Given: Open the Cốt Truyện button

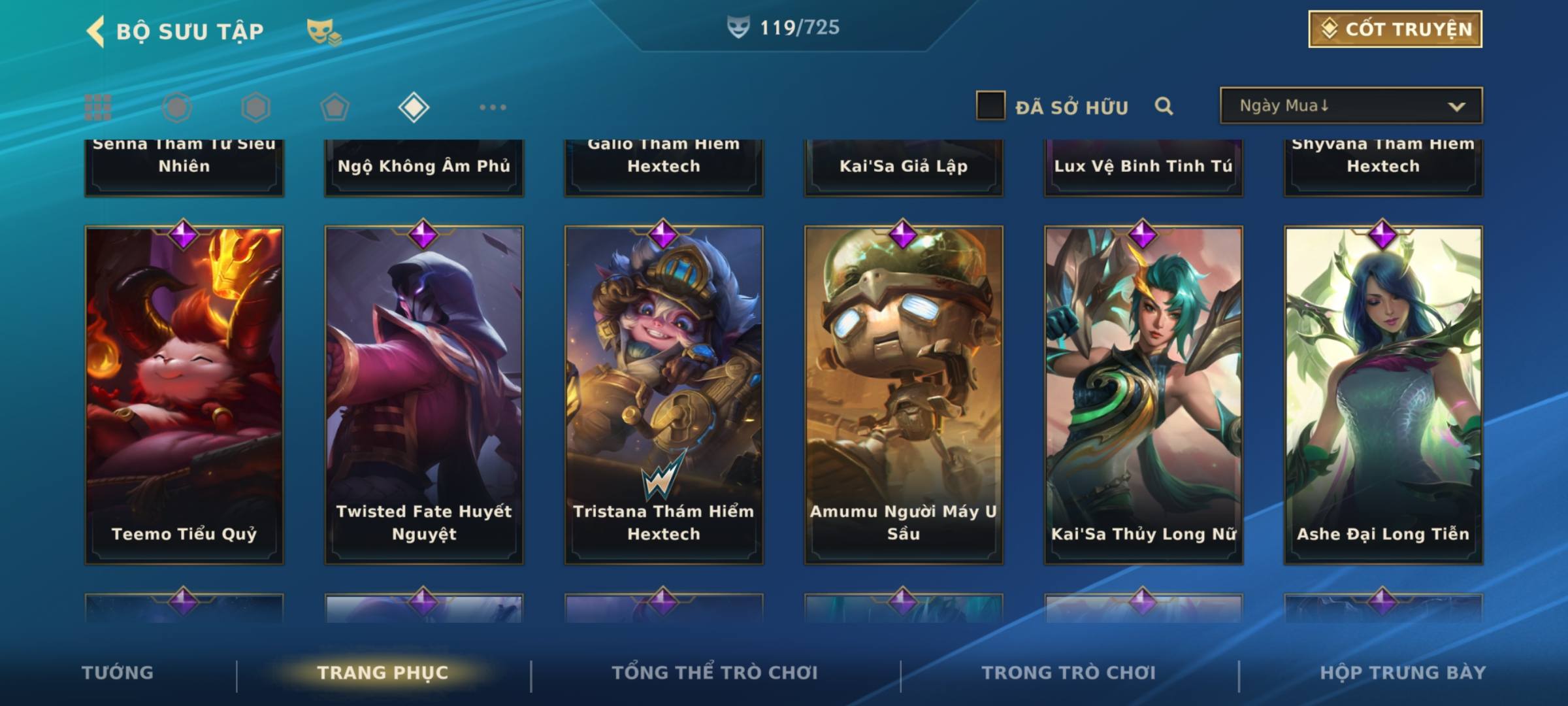Looking at the screenshot, I should pos(1395,29).
